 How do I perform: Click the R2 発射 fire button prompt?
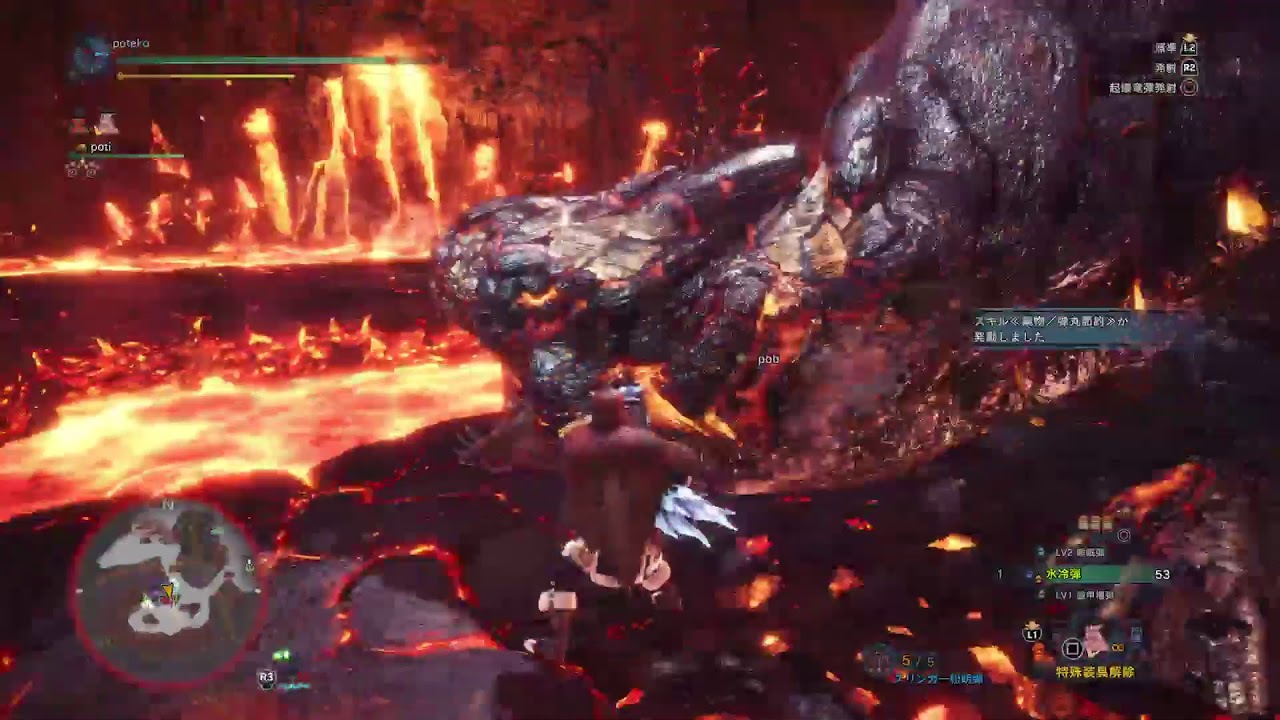tap(1189, 68)
